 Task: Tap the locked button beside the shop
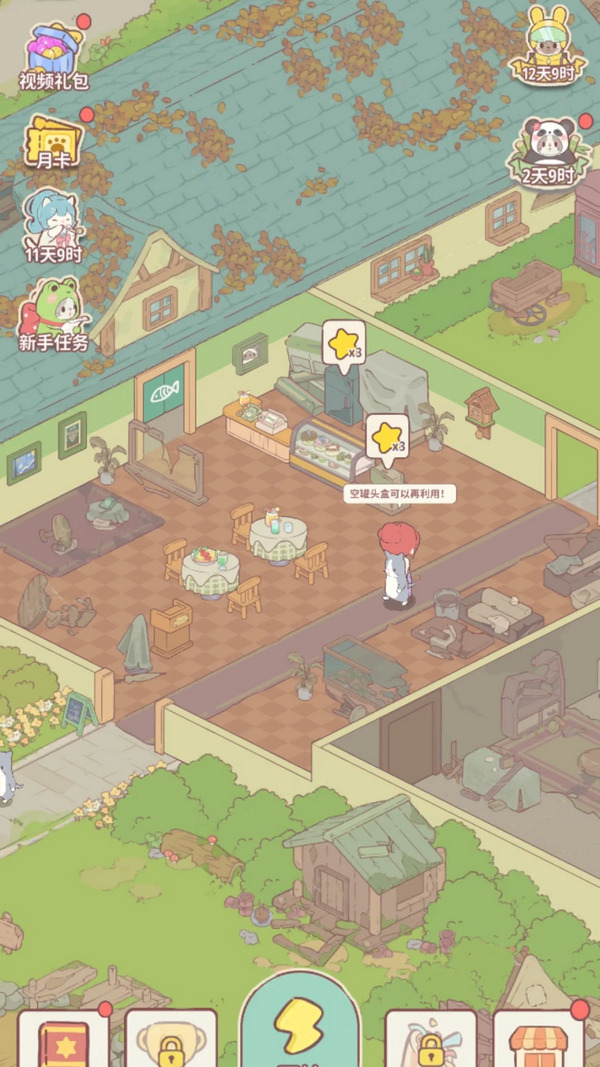pyautogui.click(x=431, y=1042)
